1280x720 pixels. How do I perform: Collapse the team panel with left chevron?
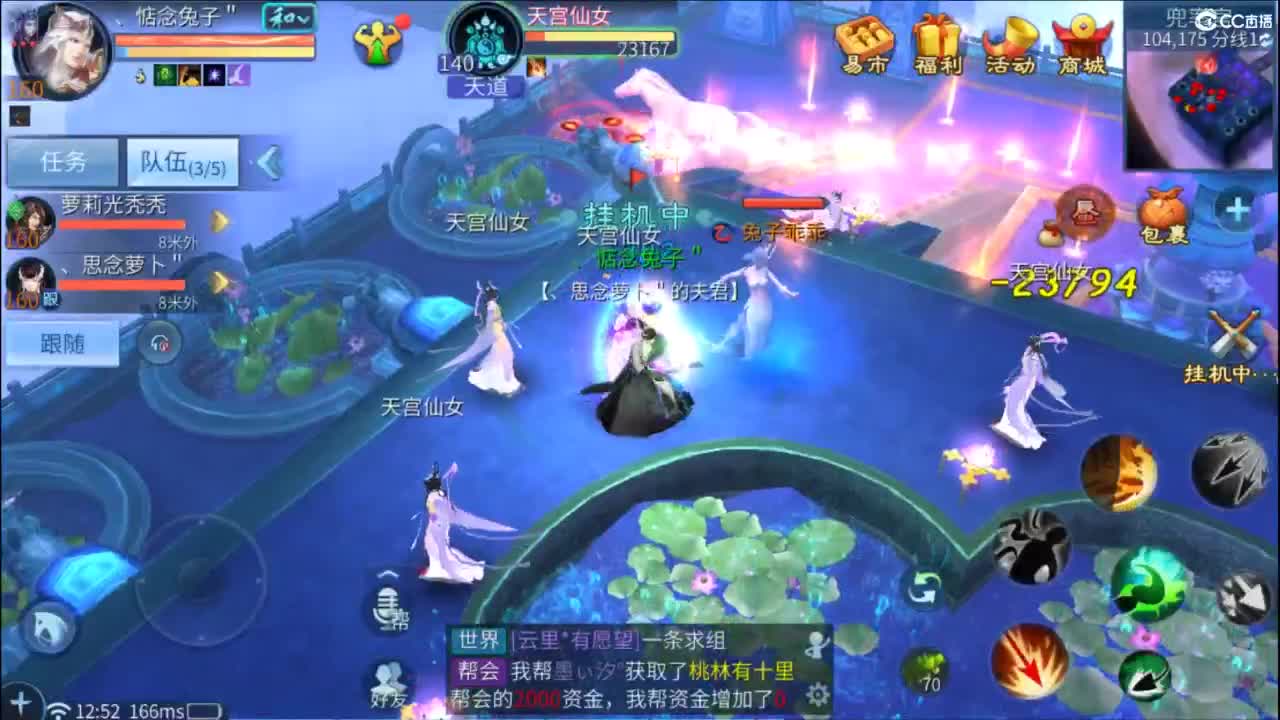point(266,162)
